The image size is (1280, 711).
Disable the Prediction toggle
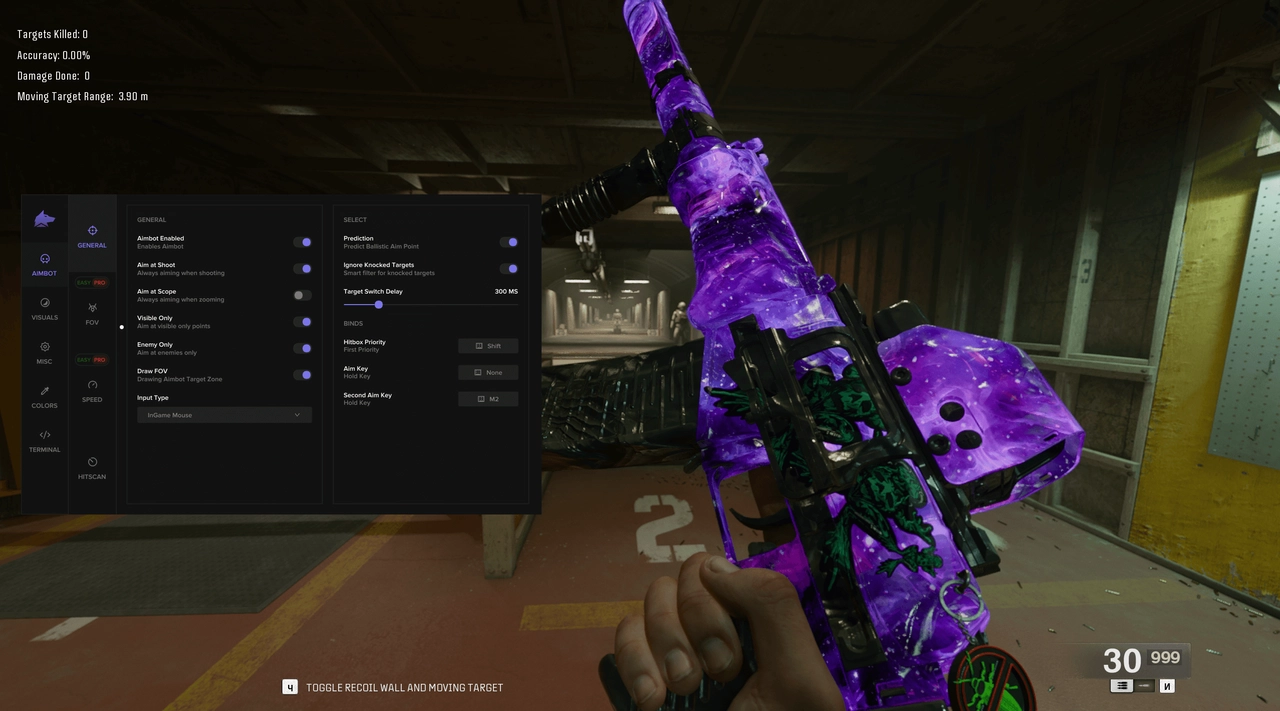[x=509, y=242]
